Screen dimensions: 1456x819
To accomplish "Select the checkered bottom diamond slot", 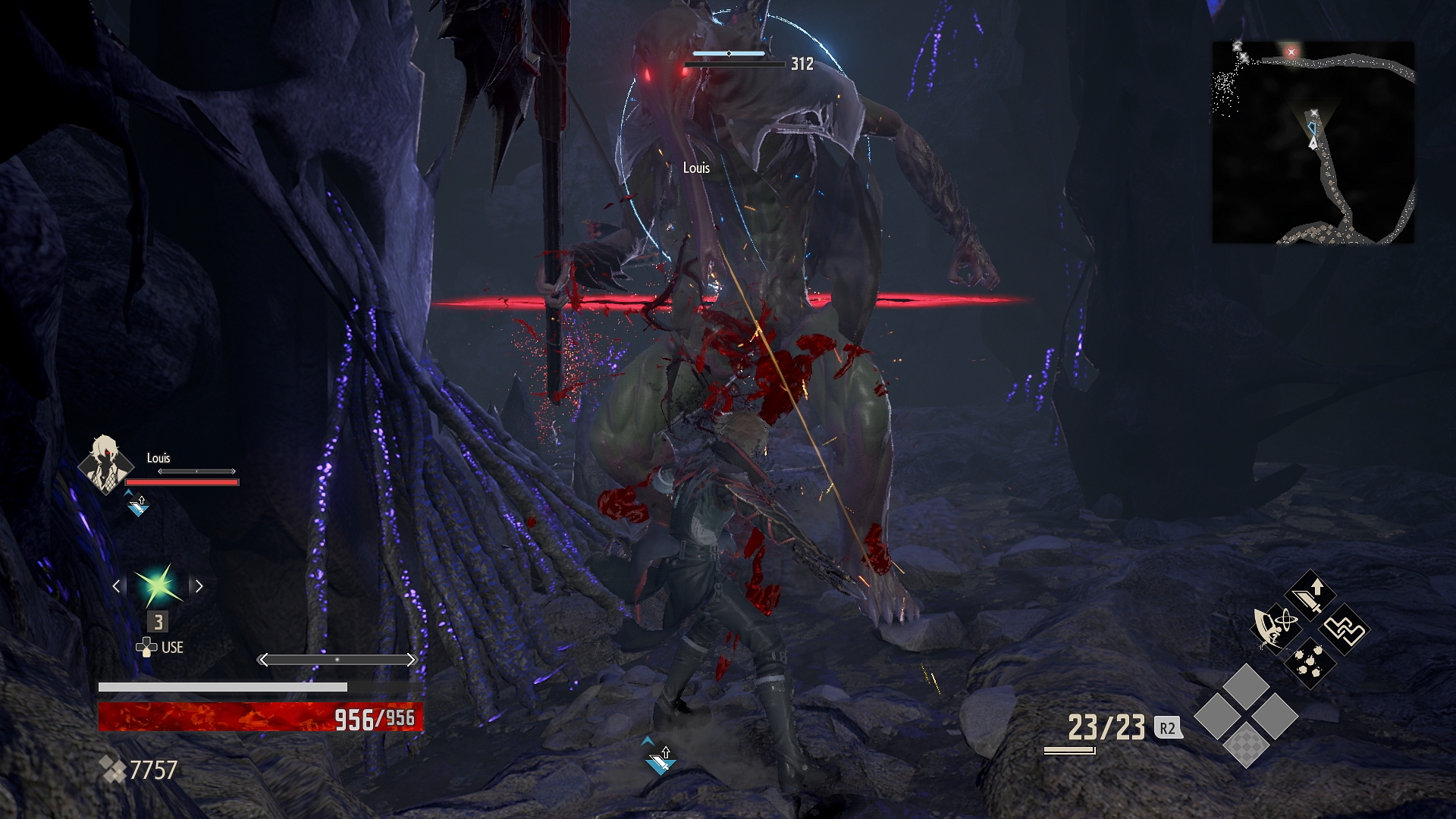I will [x=1247, y=744].
